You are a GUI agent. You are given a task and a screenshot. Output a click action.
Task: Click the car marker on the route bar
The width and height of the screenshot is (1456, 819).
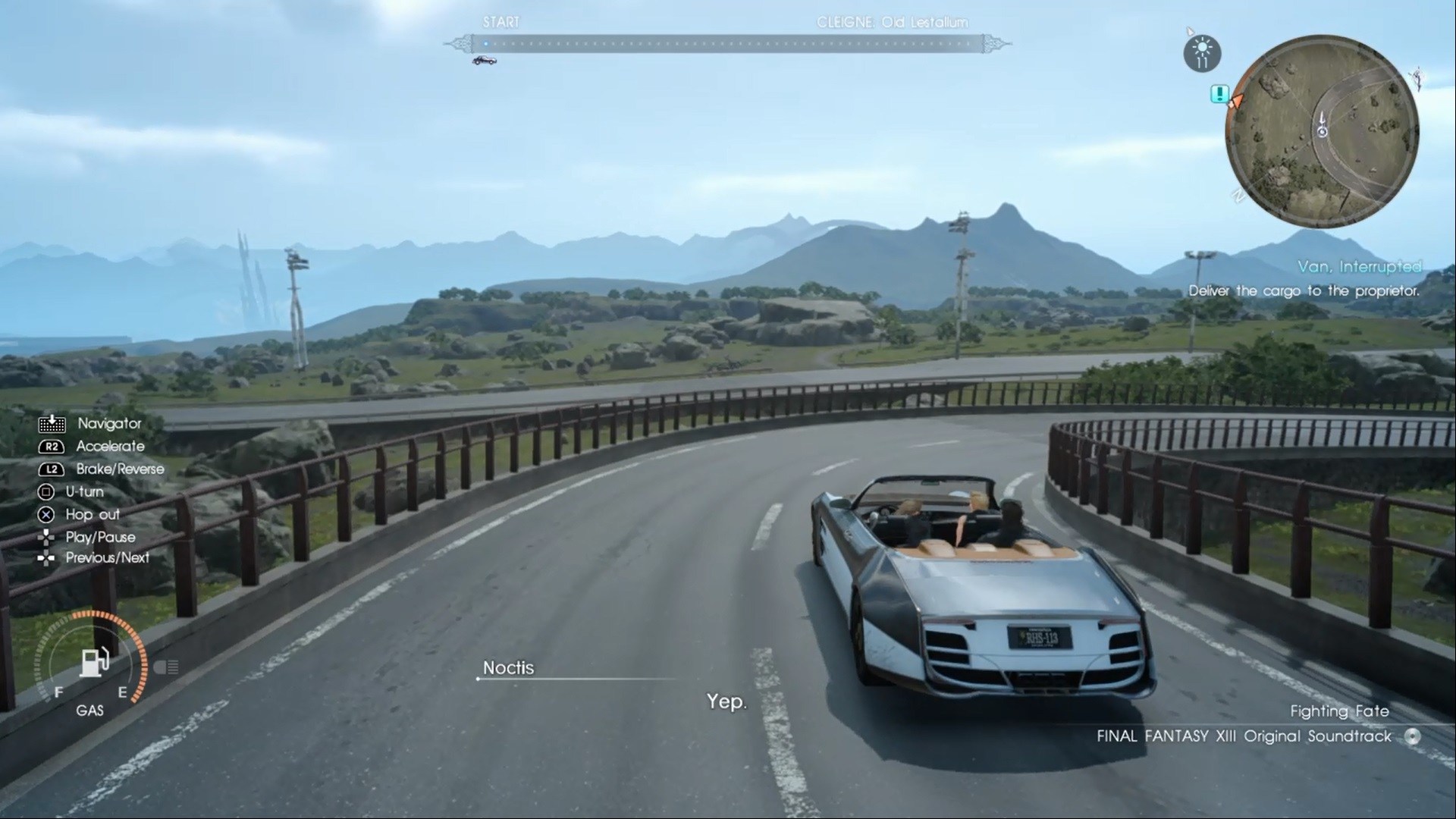point(484,61)
